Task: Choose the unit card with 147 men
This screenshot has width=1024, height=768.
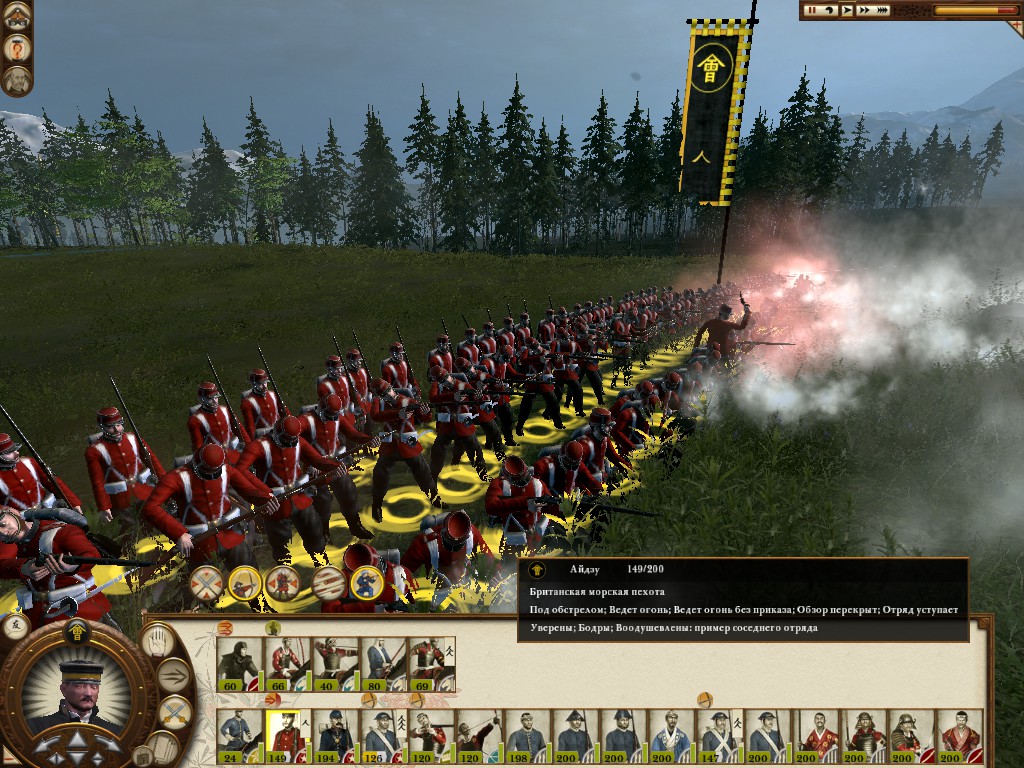Action: click(718, 735)
